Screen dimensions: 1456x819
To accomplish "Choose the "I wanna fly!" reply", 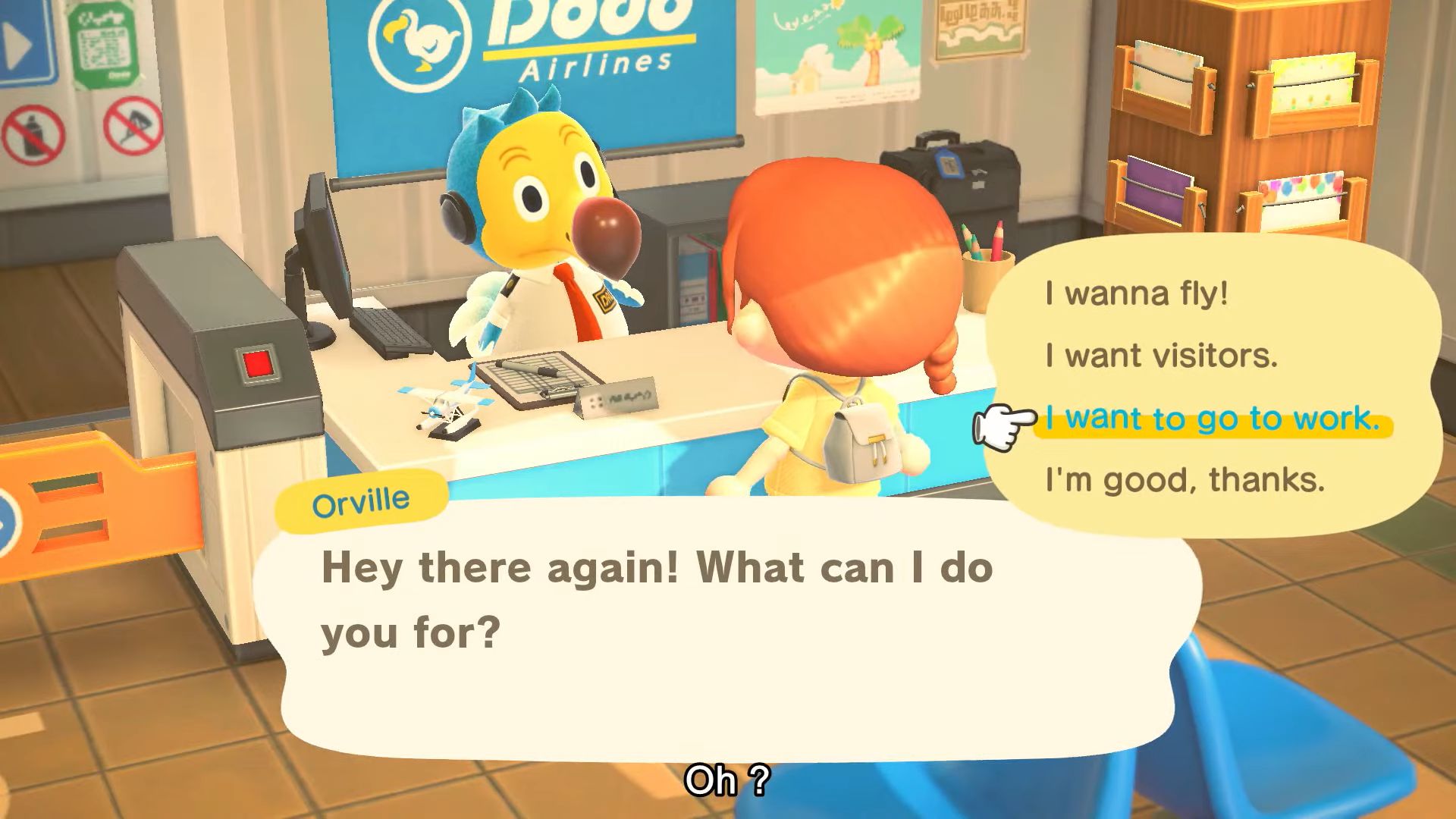I will click(x=1136, y=293).
